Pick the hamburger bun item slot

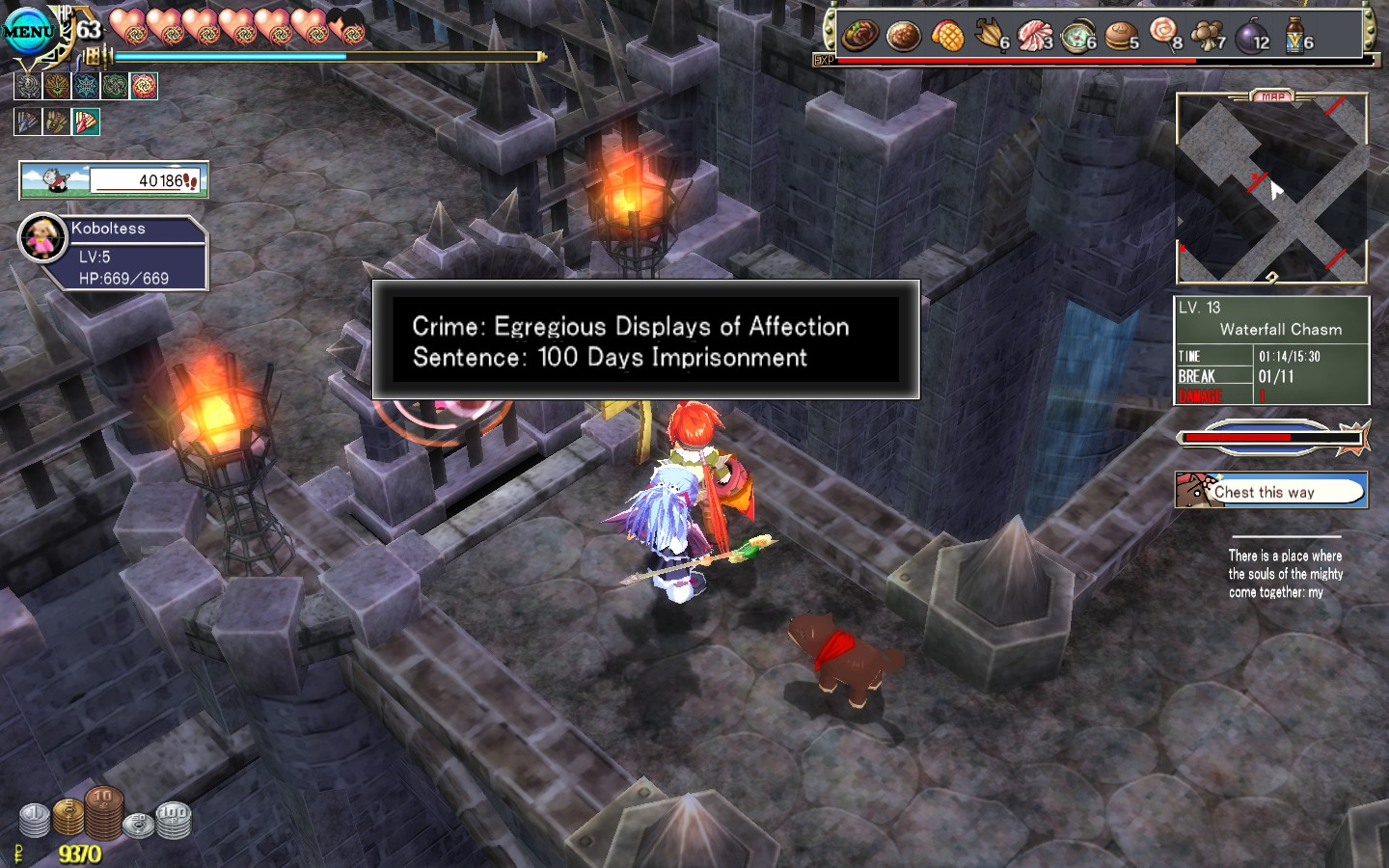pyautogui.click(x=1121, y=37)
